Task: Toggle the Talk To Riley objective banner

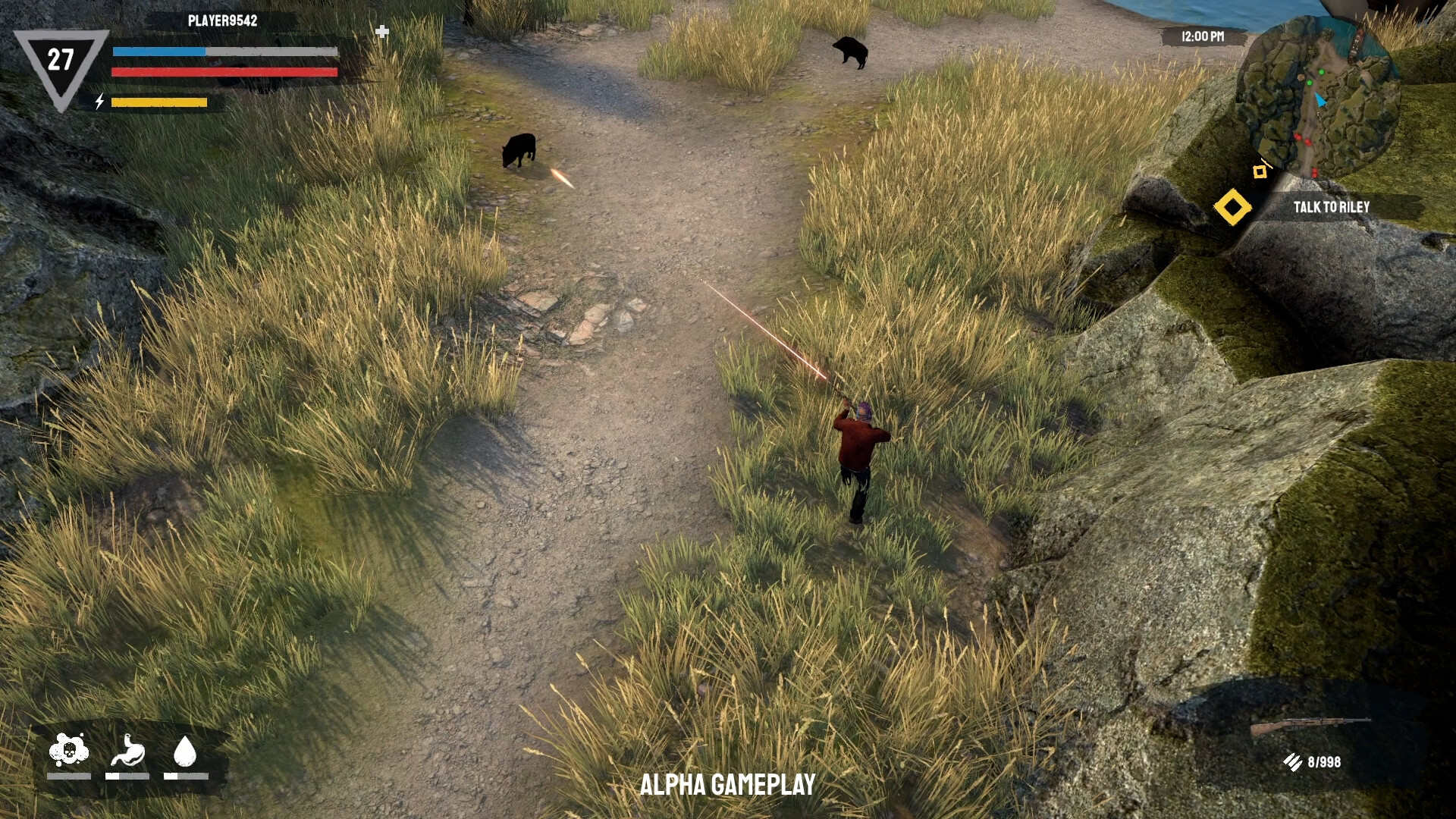Action: click(x=1332, y=206)
